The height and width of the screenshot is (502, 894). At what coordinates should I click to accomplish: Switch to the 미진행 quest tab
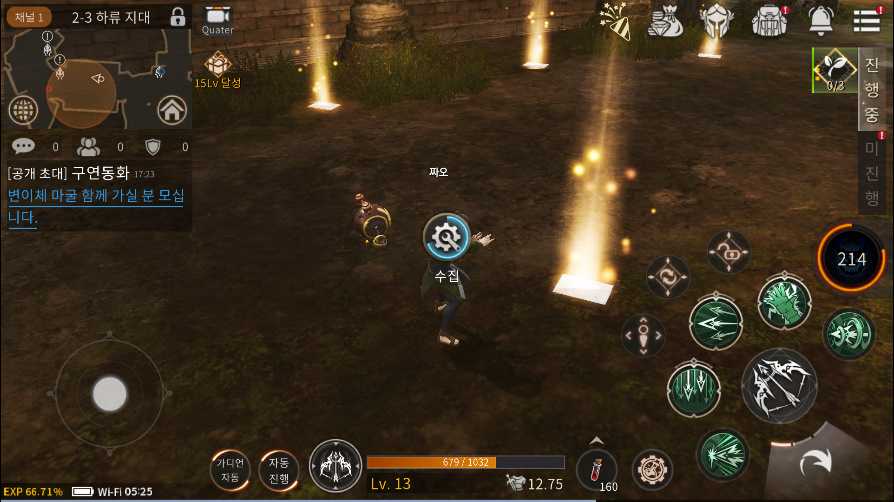tap(871, 172)
